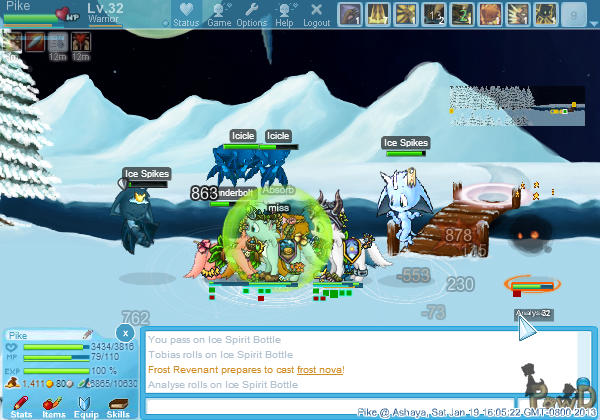The width and height of the screenshot is (600, 420).
Task: Focus the chat text input box
Action: 330,406
